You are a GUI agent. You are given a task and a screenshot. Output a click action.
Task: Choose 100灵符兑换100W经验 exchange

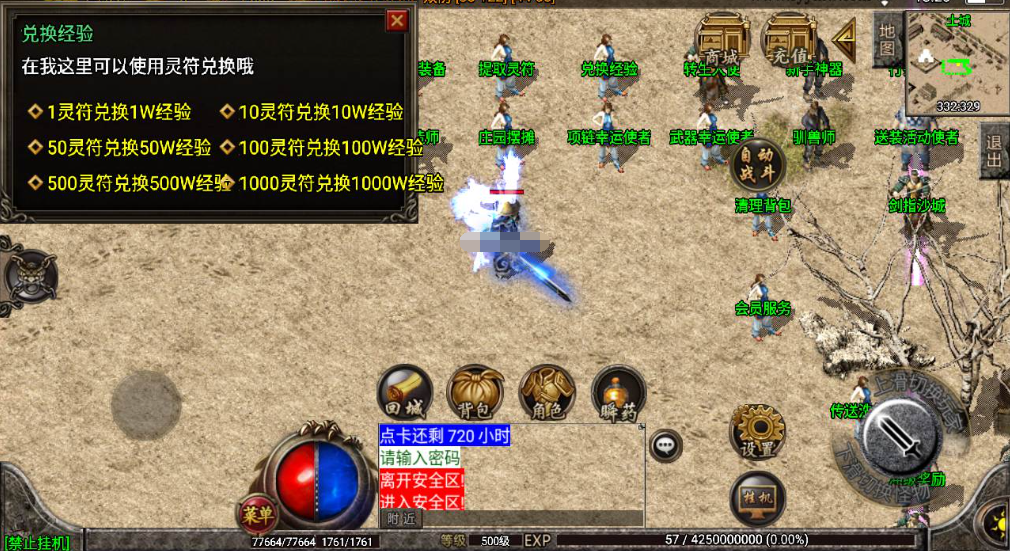[330, 148]
